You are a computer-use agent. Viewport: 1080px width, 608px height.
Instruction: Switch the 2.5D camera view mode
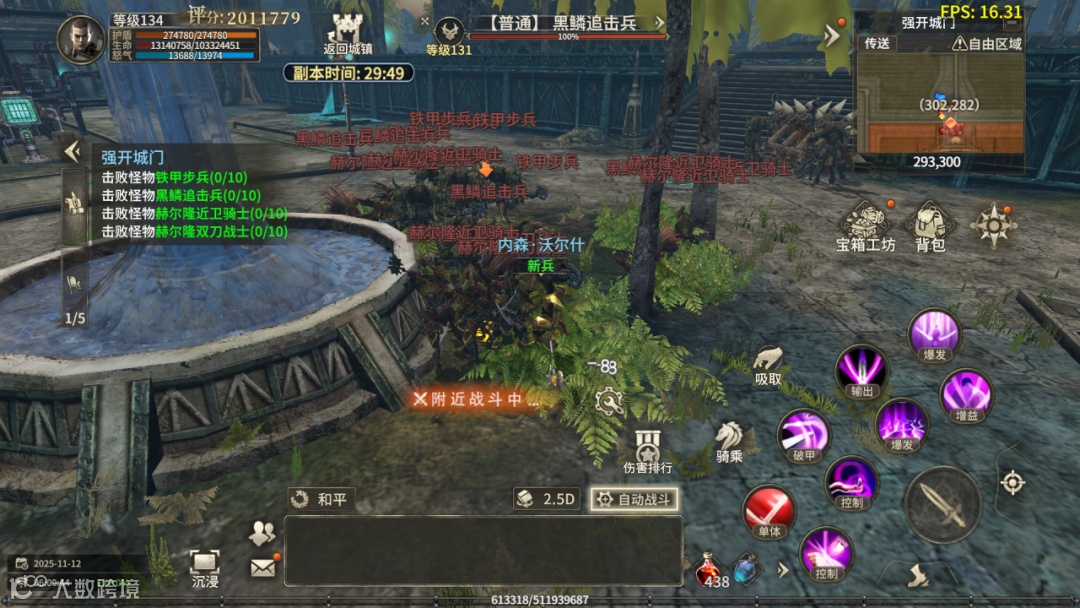click(546, 499)
